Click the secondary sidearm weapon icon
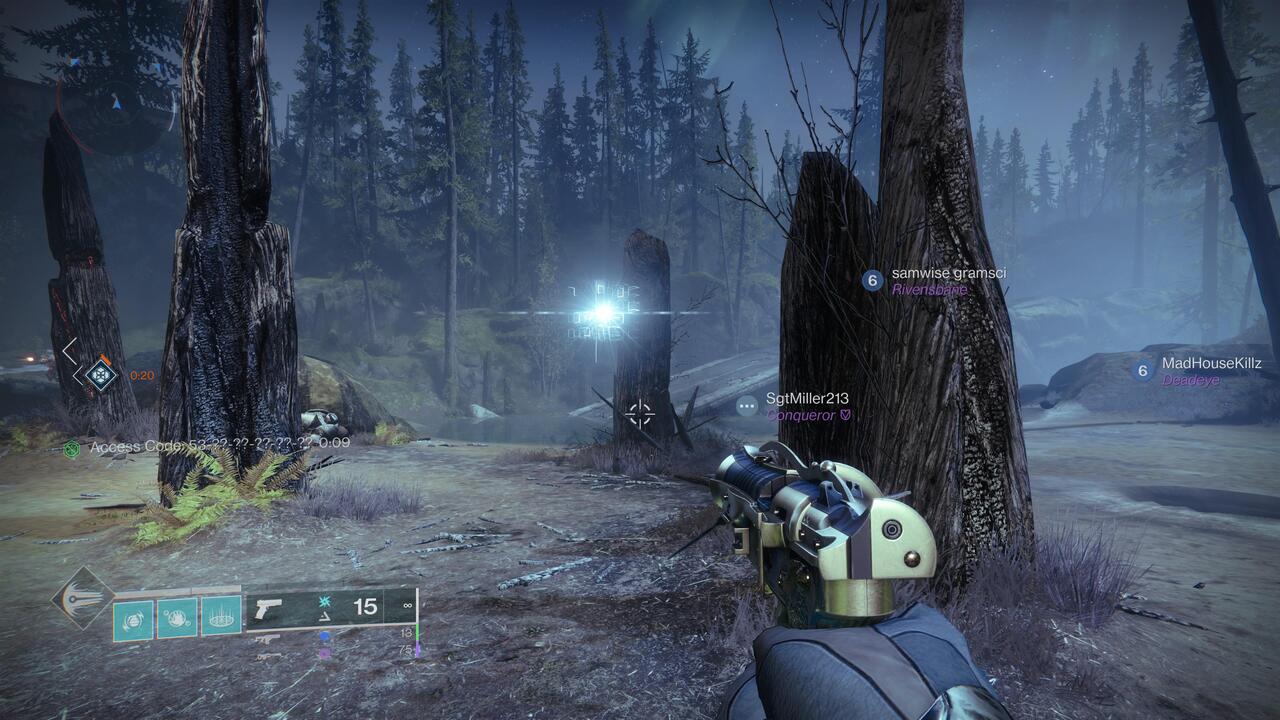This screenshot has height=720, width=1280. pyautogui.click(x=268, y=637)
